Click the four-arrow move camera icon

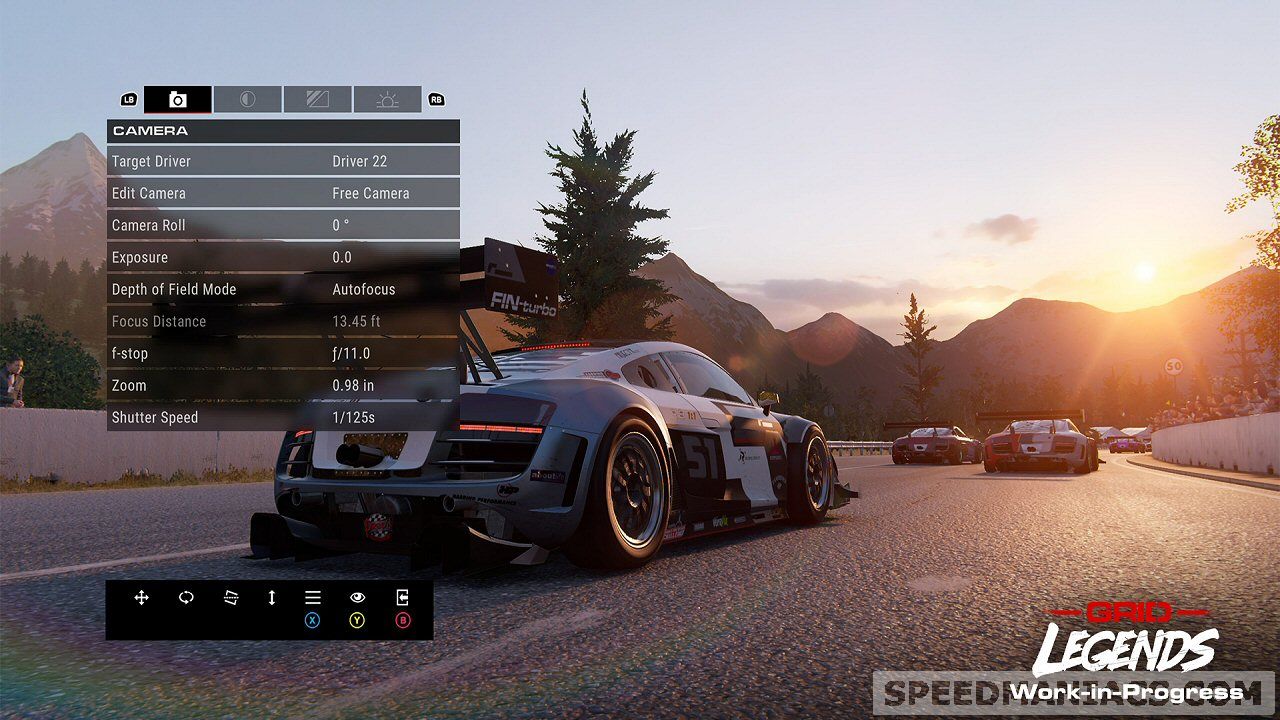point(141,597)
